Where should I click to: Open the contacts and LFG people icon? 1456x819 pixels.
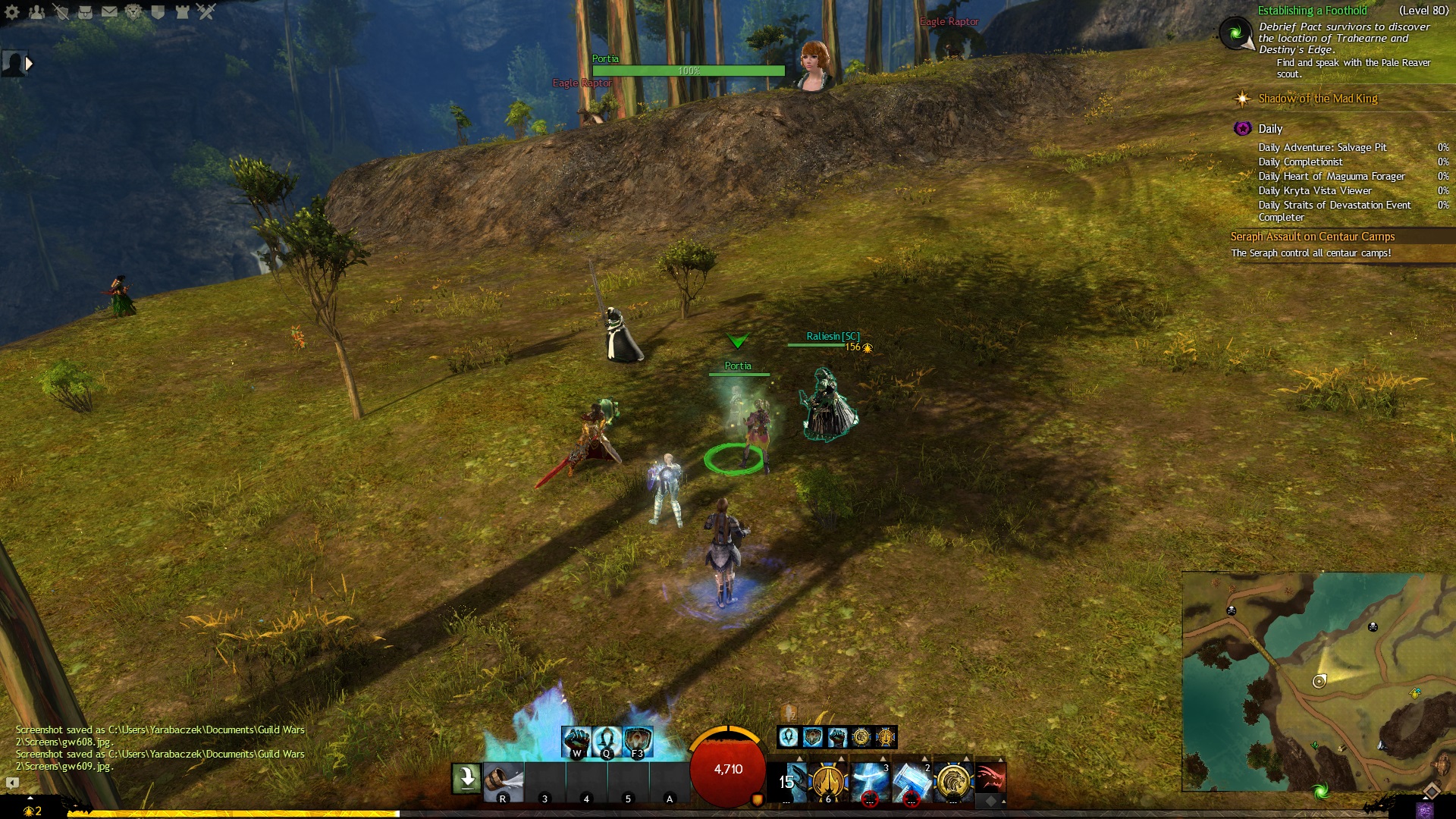36,11
